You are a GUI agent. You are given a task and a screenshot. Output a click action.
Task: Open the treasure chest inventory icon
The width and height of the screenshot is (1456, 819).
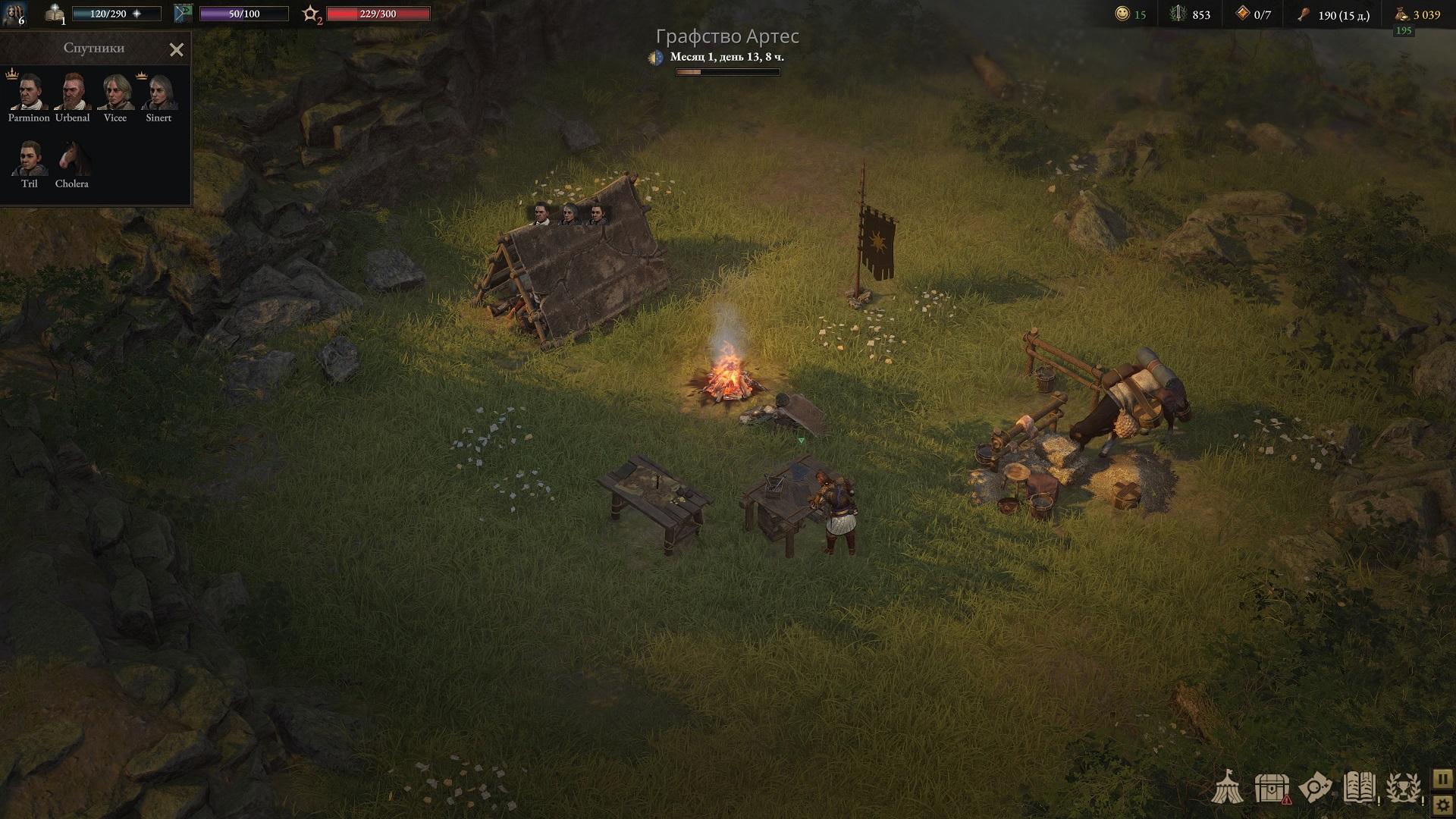pyautogui.click(x=1272, y=788)
